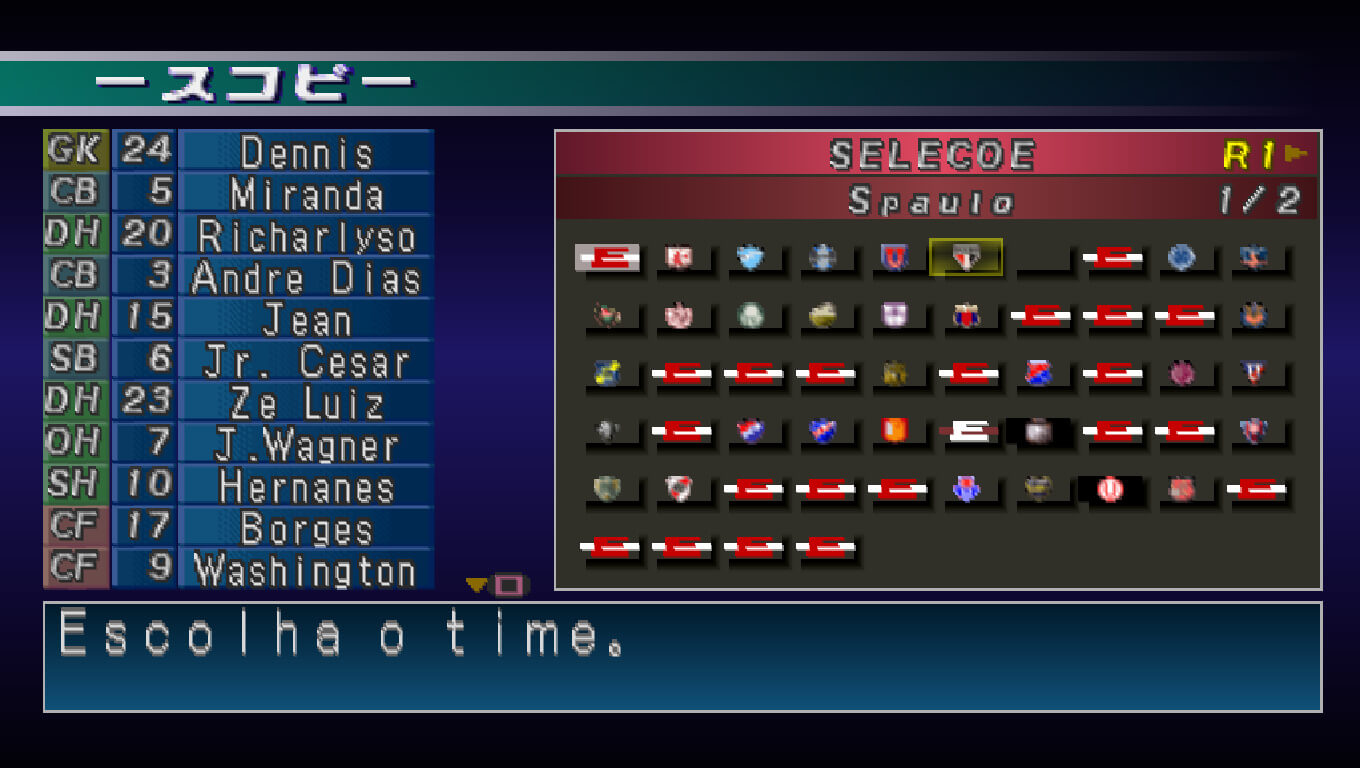Select Hernanes, number 10

click(x=306, y=488)
